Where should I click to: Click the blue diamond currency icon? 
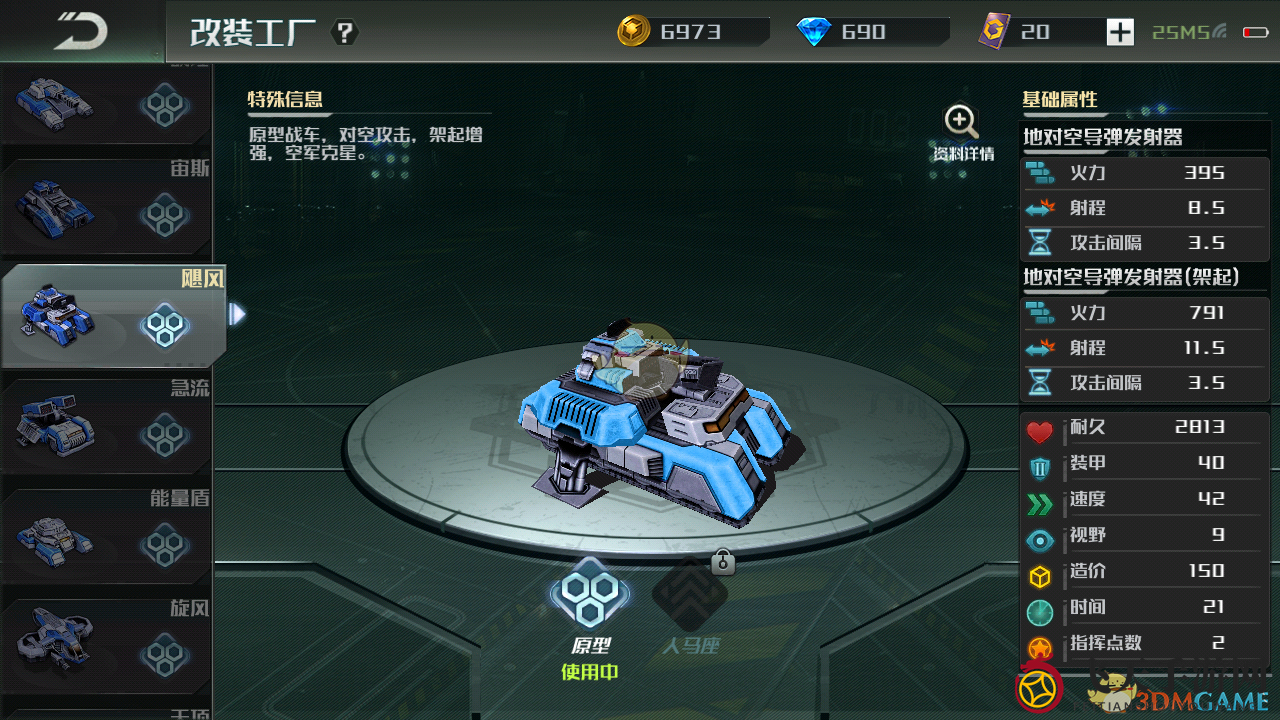click(x=814, y=32)
